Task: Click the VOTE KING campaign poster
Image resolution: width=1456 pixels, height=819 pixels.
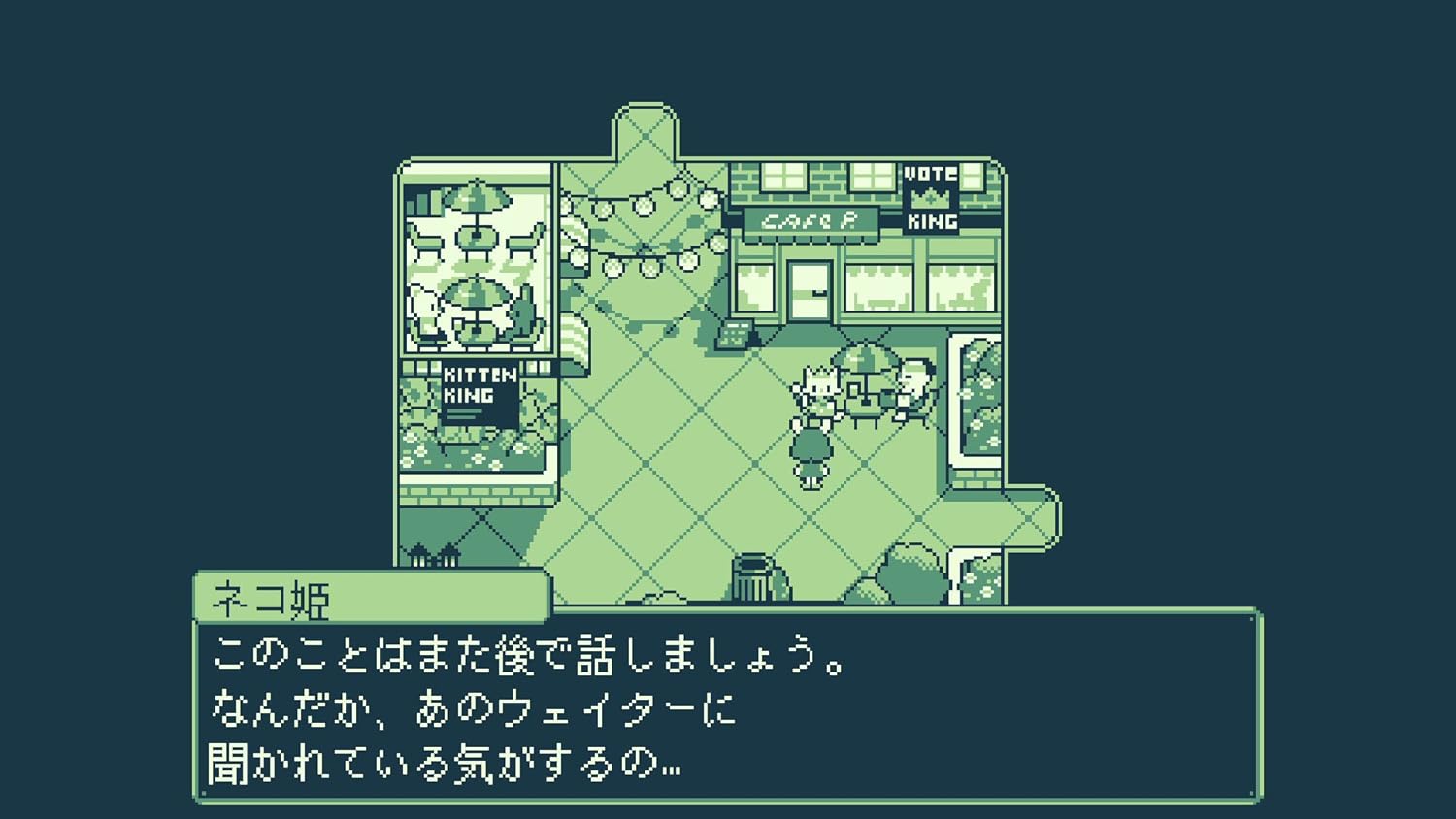Action: (x=932, y=197)
